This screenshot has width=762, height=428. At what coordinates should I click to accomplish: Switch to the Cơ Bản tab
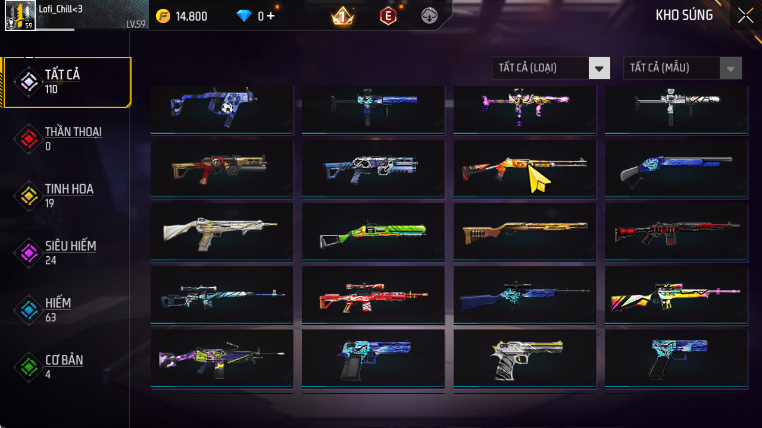click(66, 366)
